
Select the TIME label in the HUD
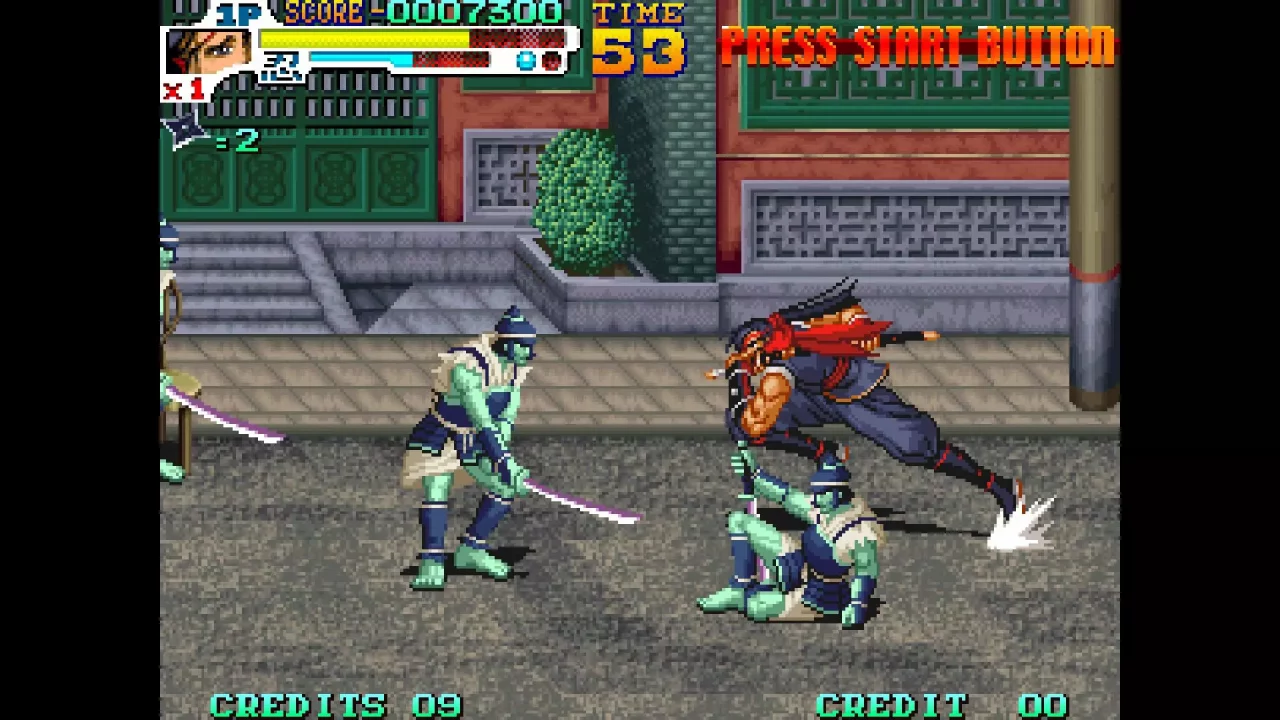637,14
